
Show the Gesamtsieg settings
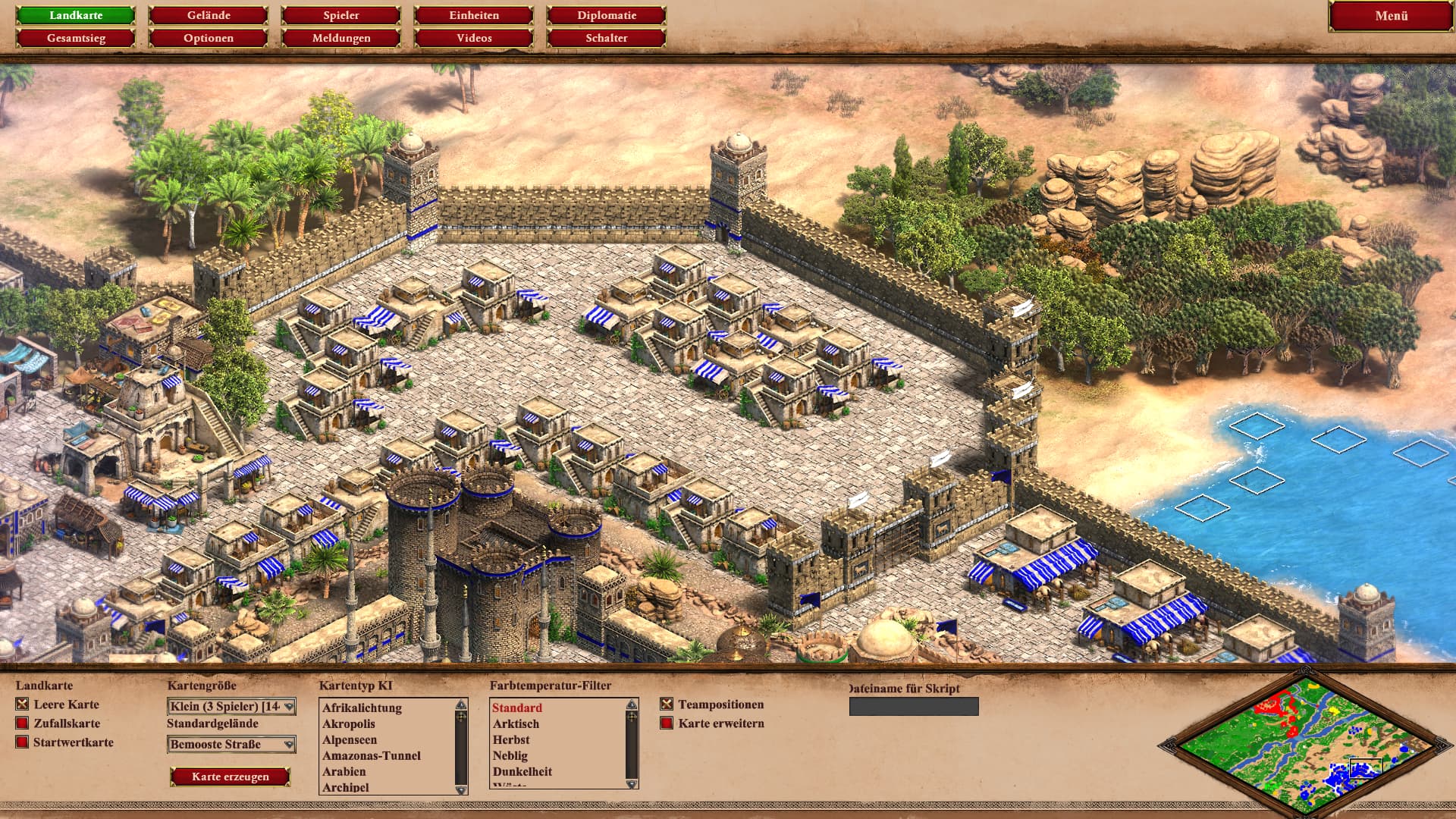point(76,38)
